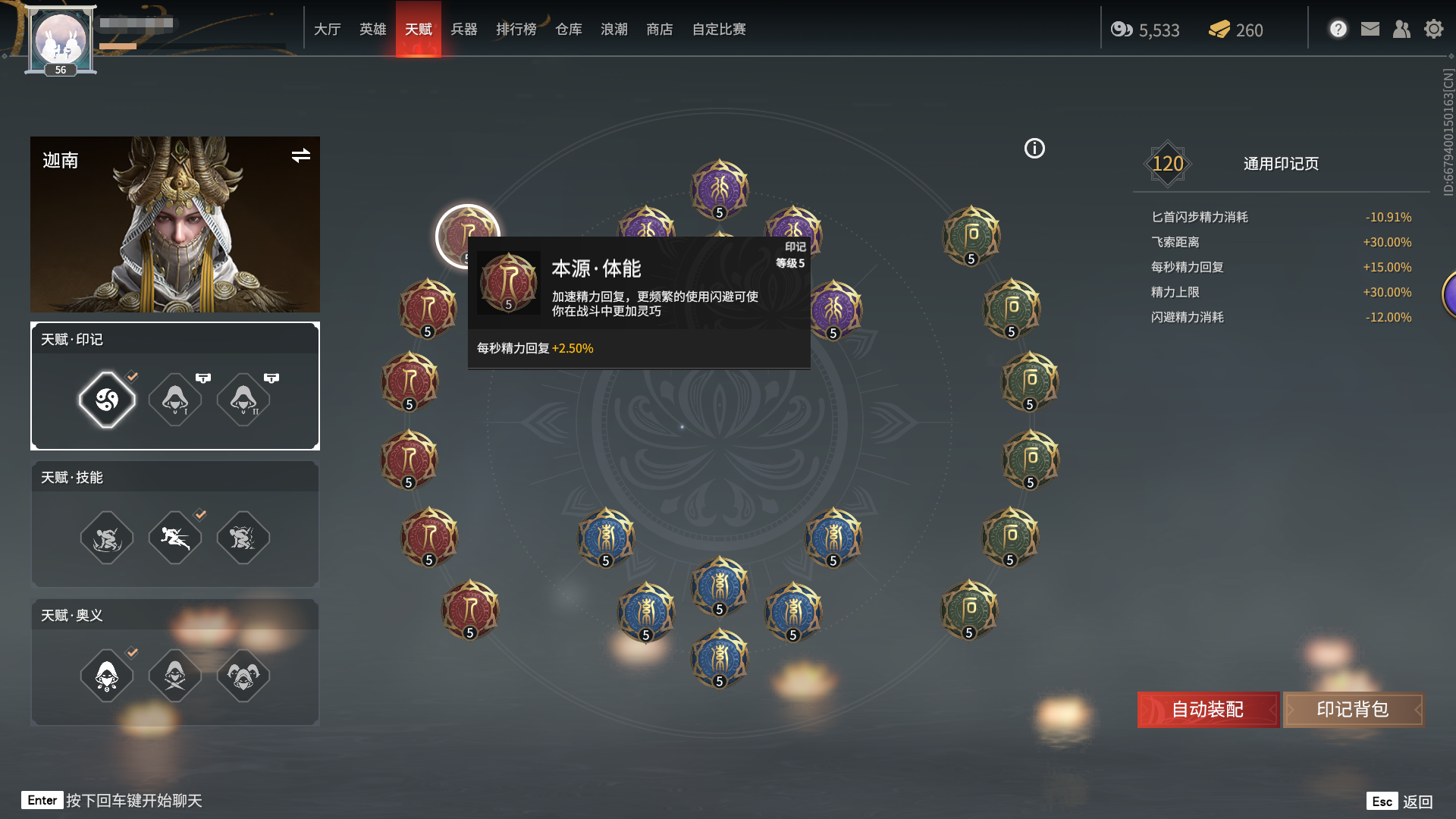Click the help question mark icon
1456x819 pixels.
click(x=1338, y=29)
